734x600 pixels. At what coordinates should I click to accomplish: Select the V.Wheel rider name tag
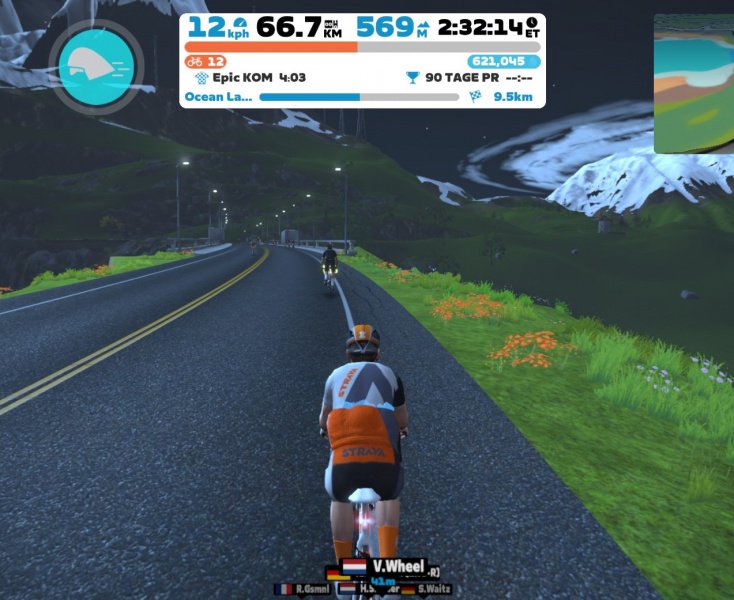tap(386, 567)
